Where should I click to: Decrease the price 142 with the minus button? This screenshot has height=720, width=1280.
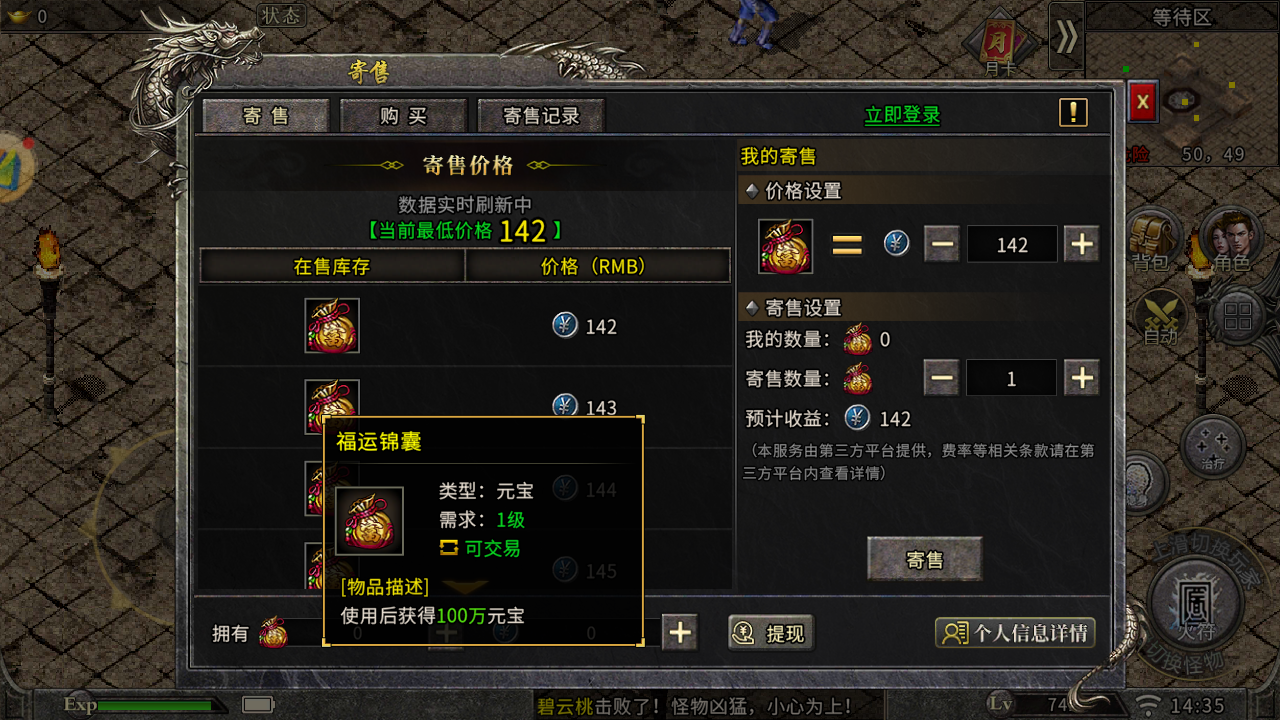[940, 243]
